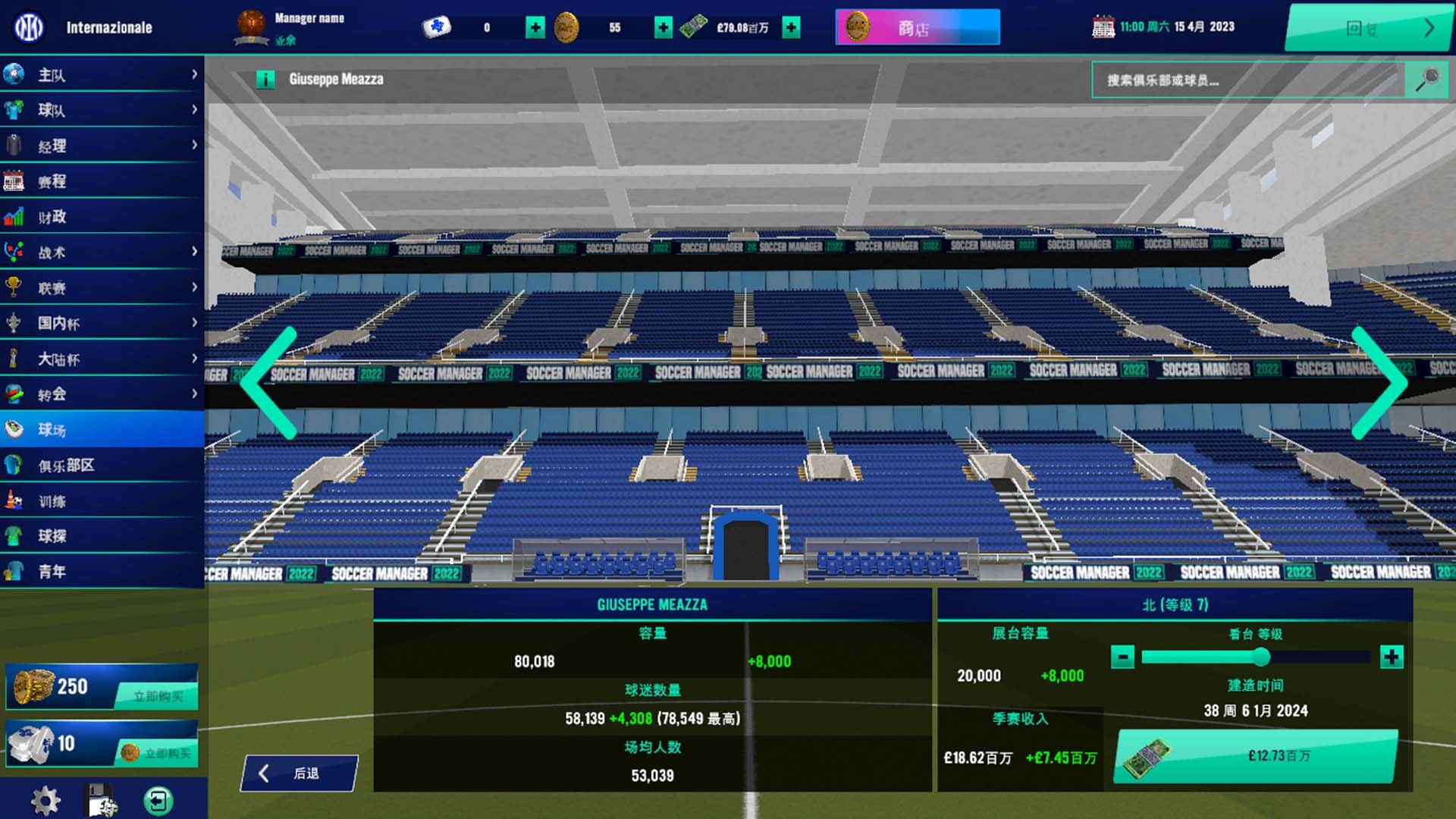Select the 战术 tactics menu entry
The height and width of the screenshot is (819, 1456).
102,253
